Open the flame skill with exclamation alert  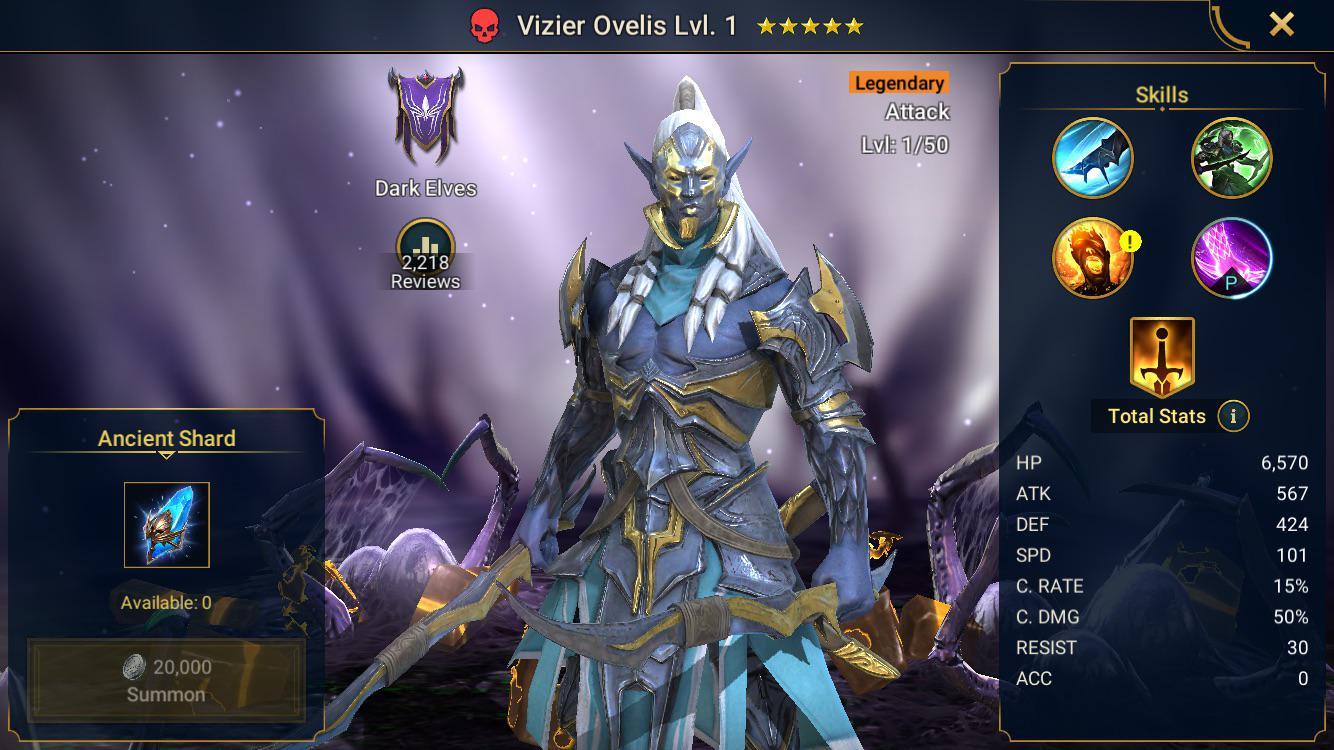tap(1092, 258)
